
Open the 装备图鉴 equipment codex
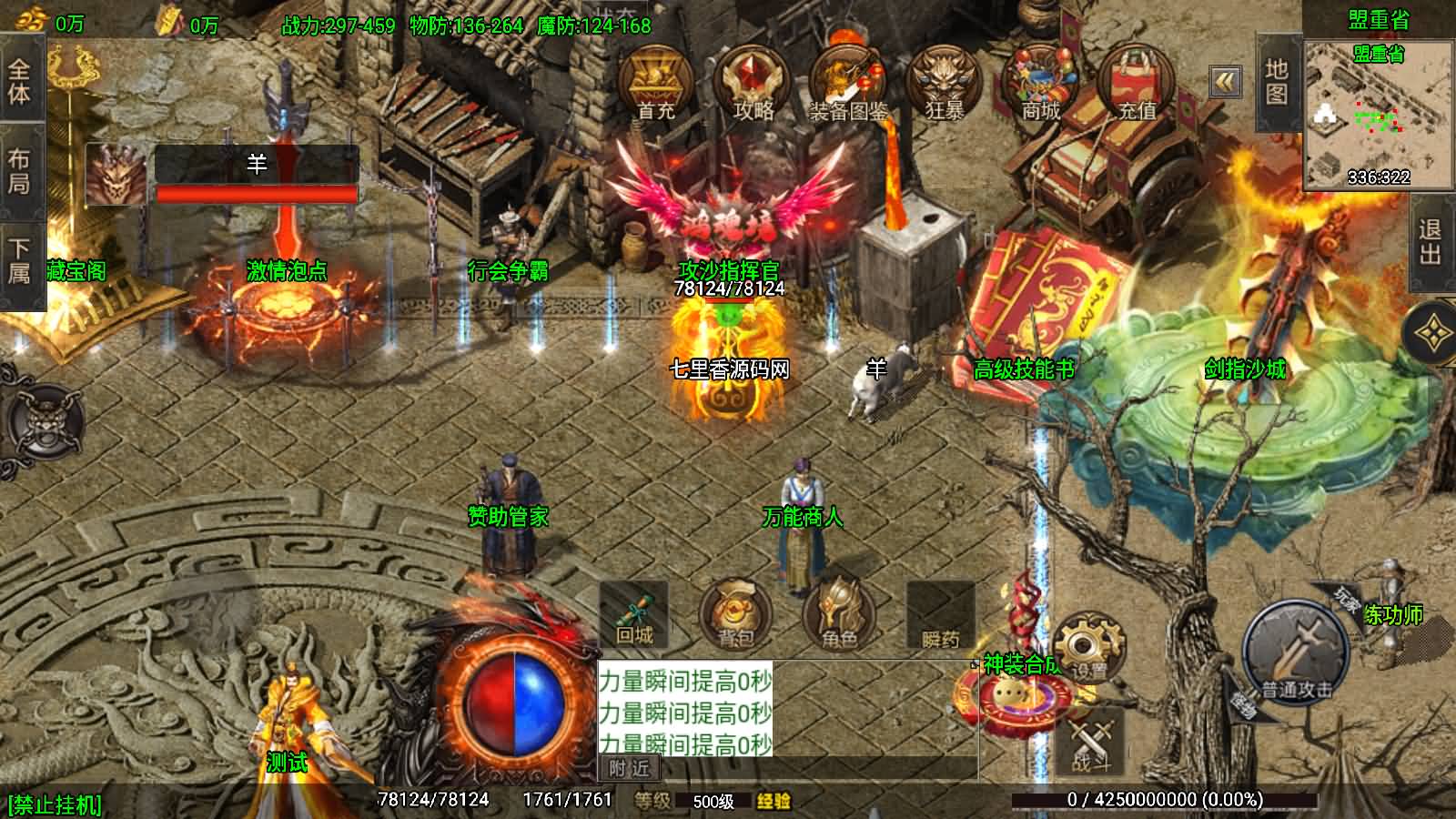(x=848, y=84)
